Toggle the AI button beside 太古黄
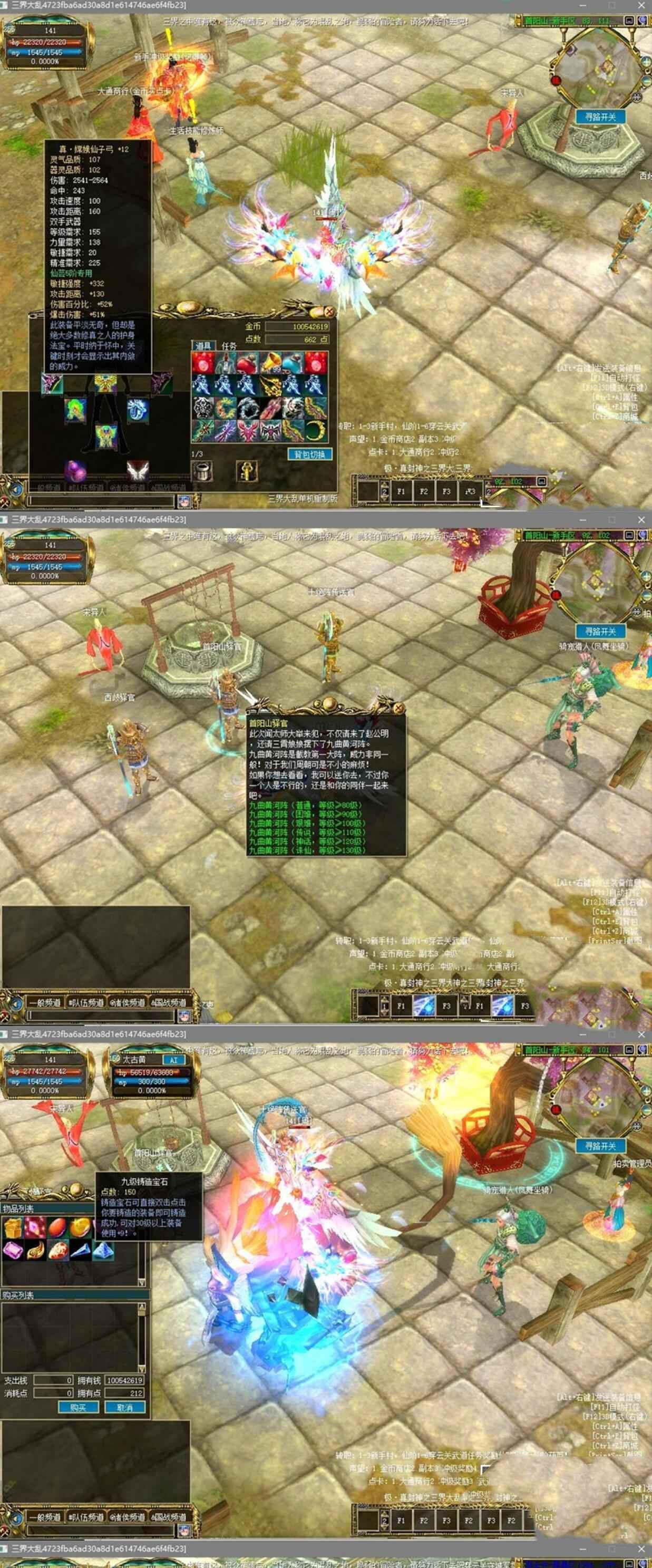This screenshot has width=652, height=1568. point(174,1060)
